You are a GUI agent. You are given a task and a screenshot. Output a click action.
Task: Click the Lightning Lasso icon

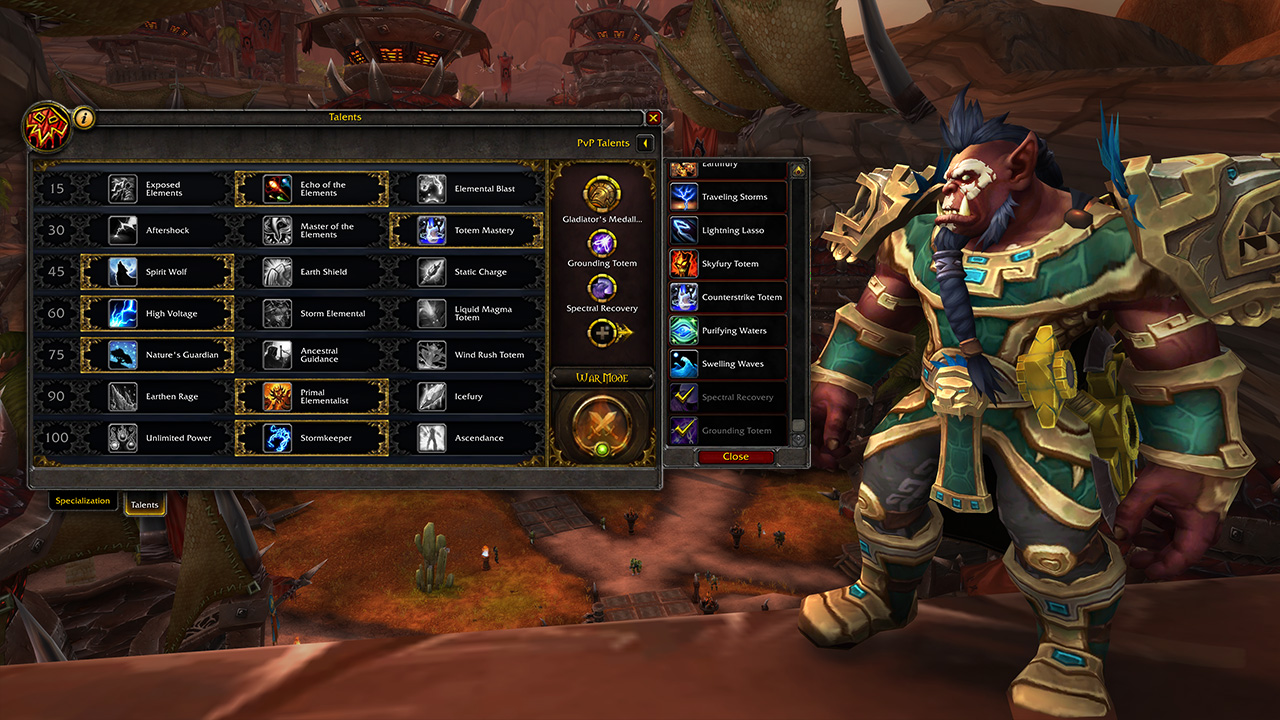pyautogui.click(x=682, y=230)
